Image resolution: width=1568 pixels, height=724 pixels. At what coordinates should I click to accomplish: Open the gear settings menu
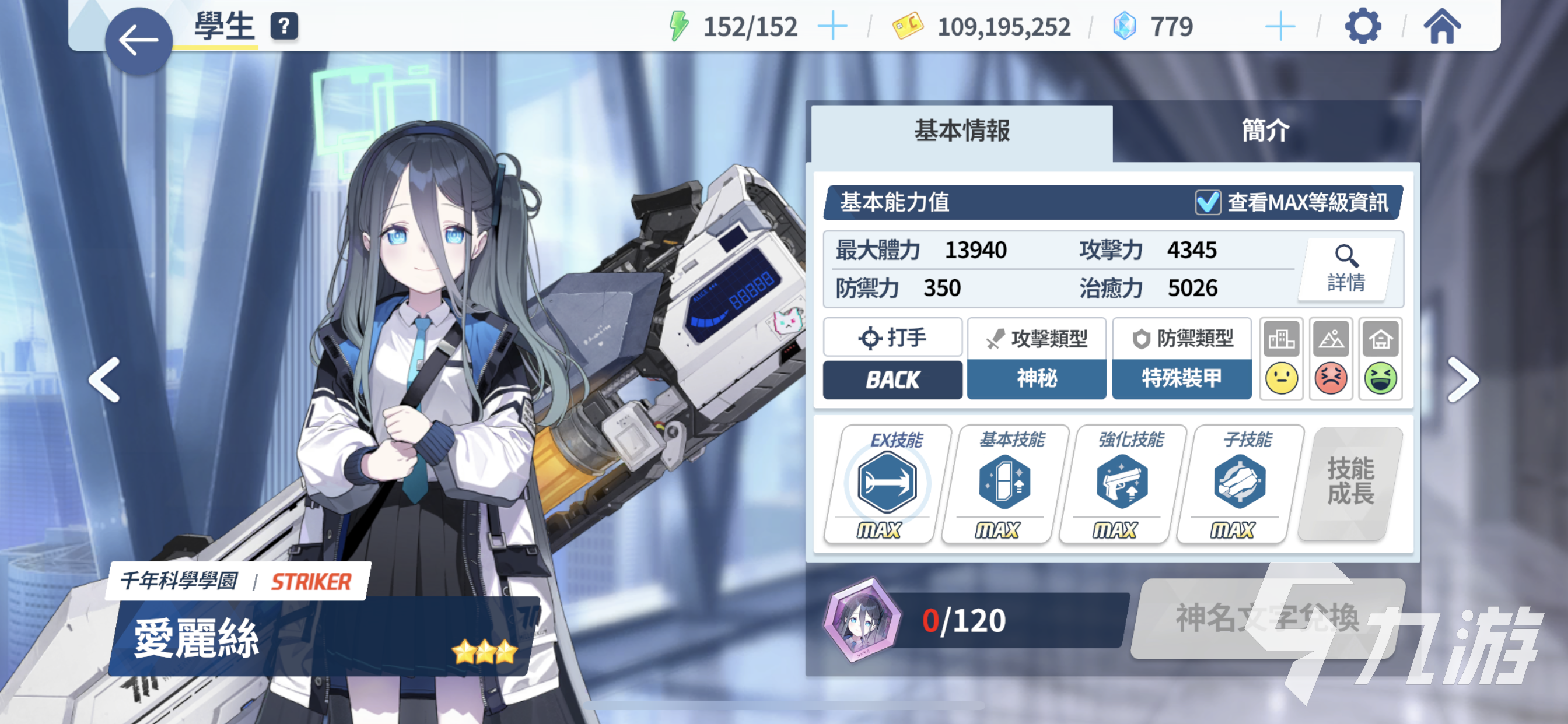(x=1361, y=27)
